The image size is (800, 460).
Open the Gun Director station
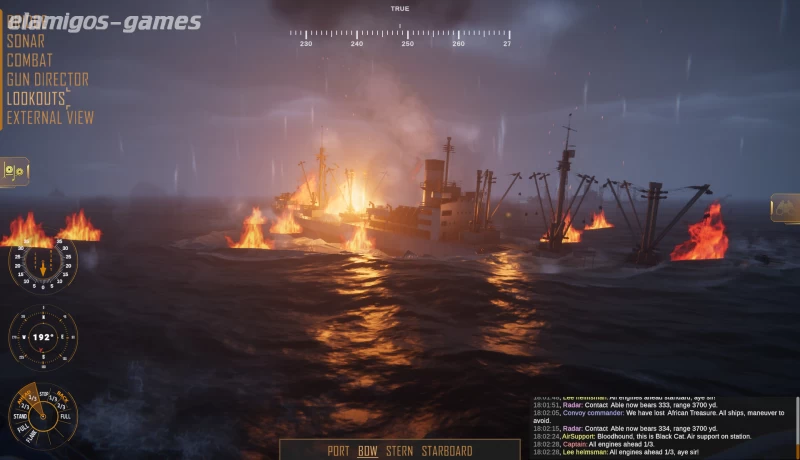click(x=47, y=79)
